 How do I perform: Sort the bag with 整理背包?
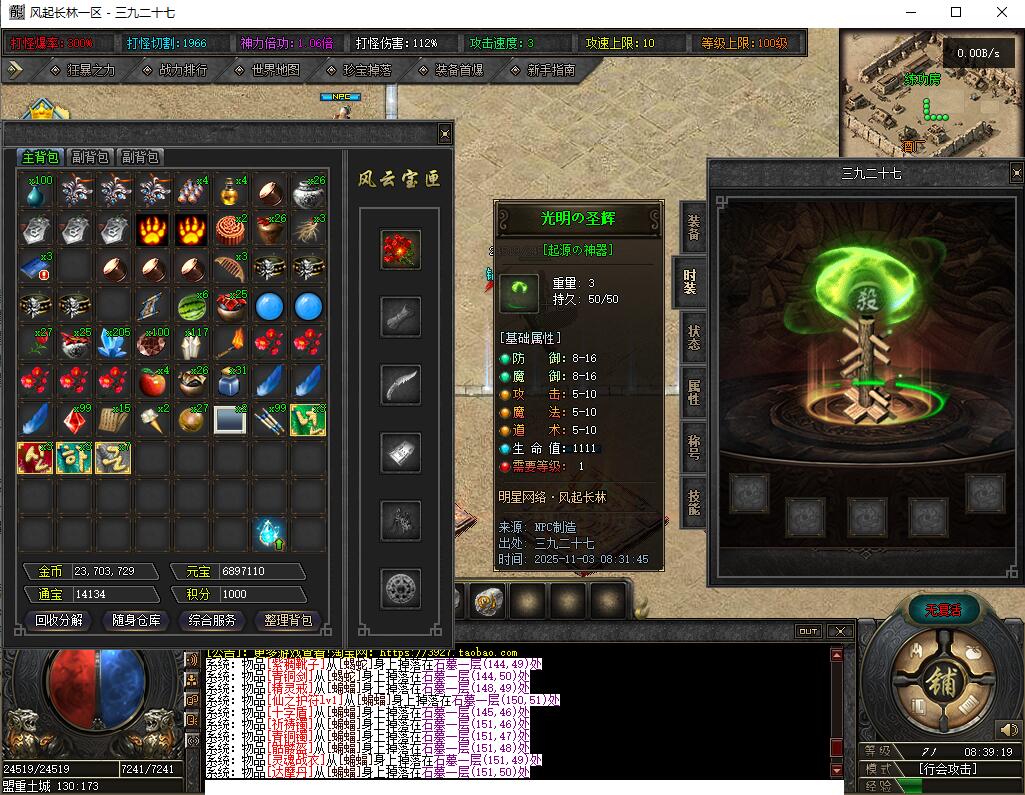click(289, 620)
